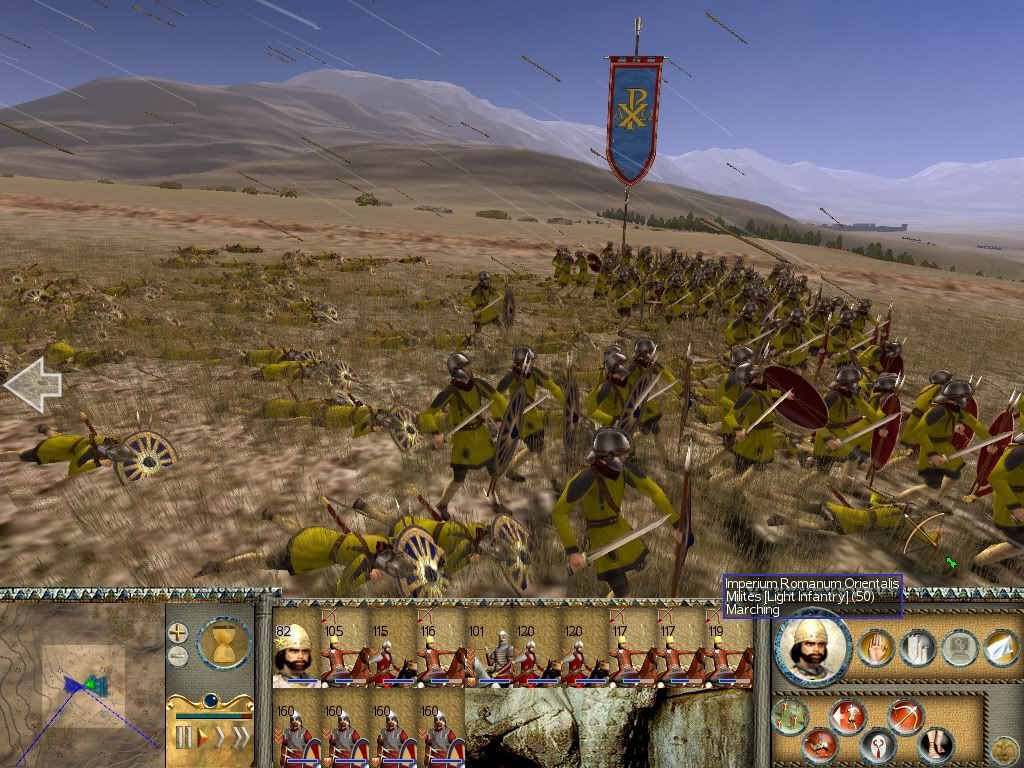Select the armored unit card numbered 101

click(x=486, y=655)
